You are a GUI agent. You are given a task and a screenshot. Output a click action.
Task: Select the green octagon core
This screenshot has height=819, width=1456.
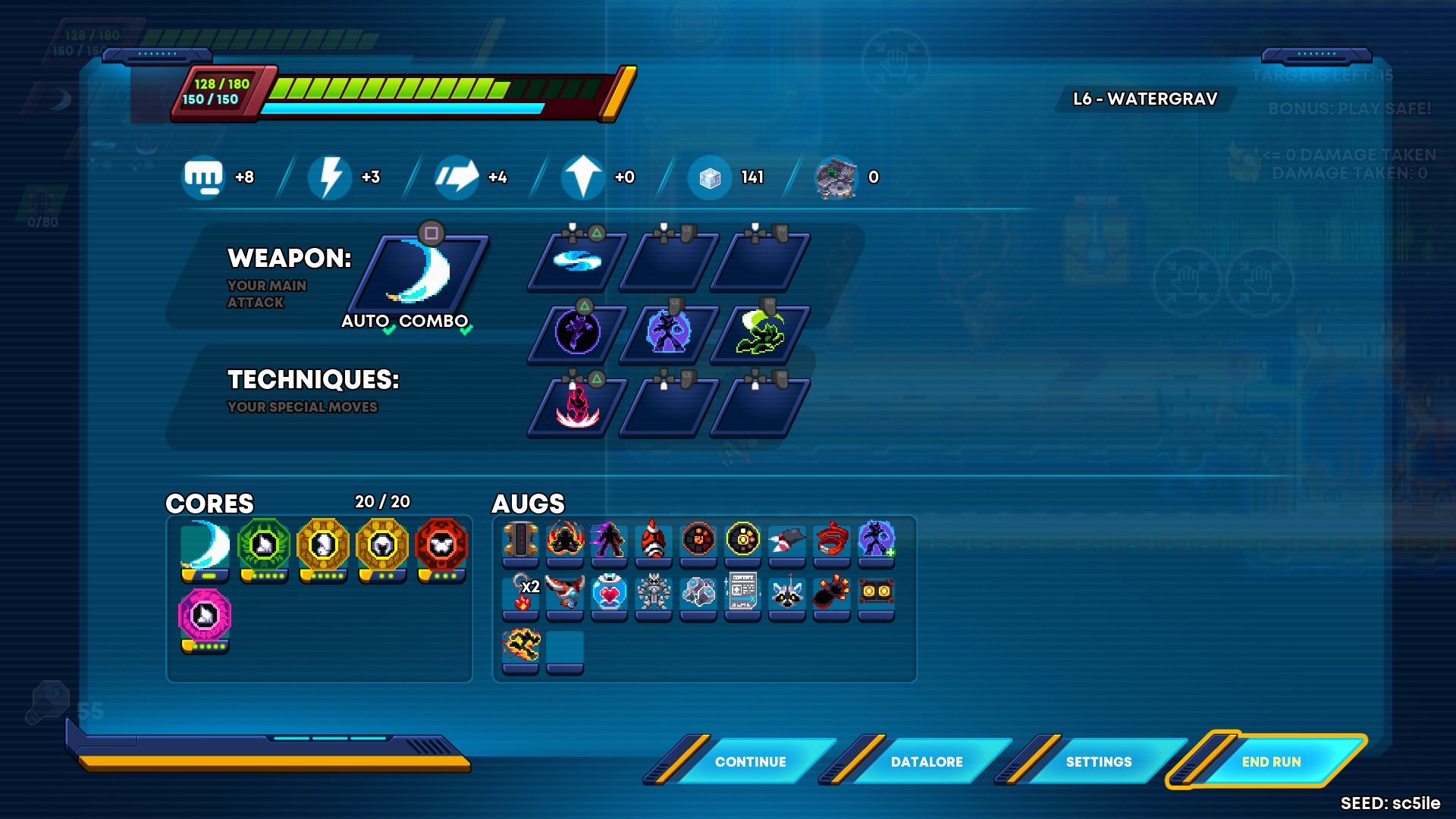[264, 545]
